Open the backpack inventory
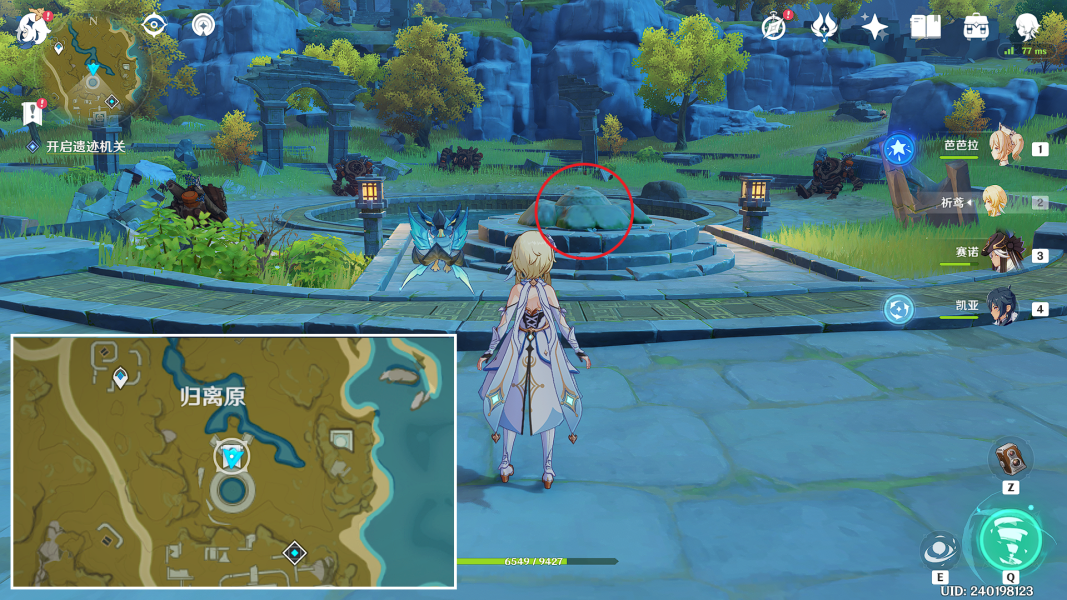 (x=976, y=27)
